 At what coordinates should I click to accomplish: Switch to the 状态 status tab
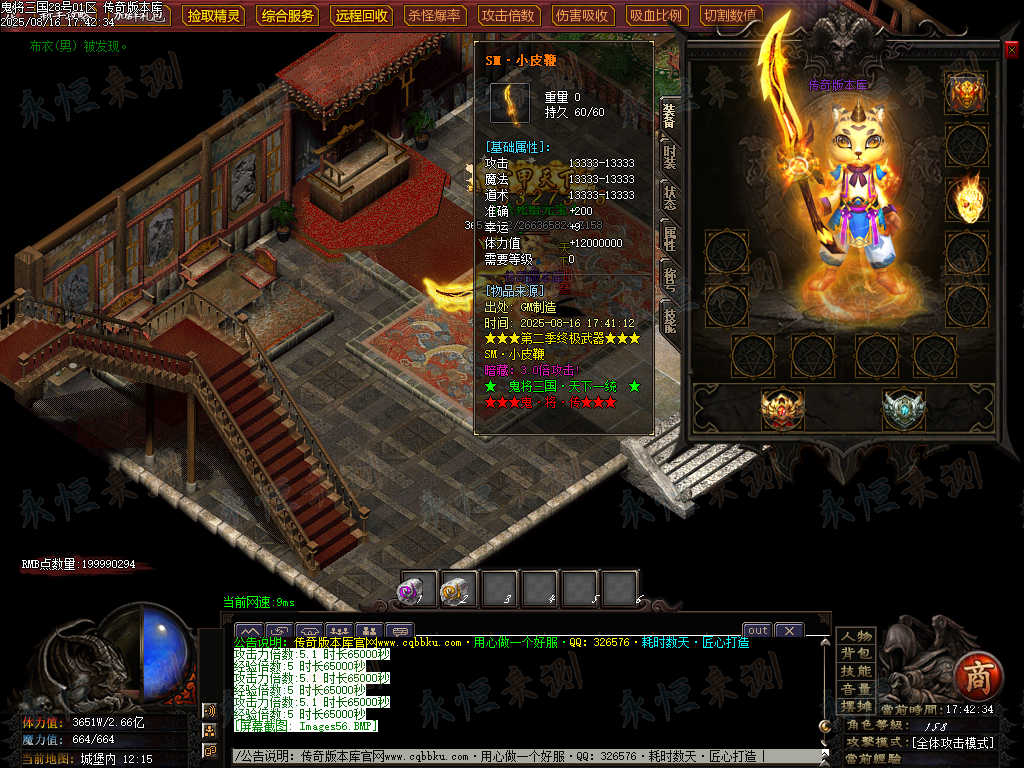[x=669, y=196]
